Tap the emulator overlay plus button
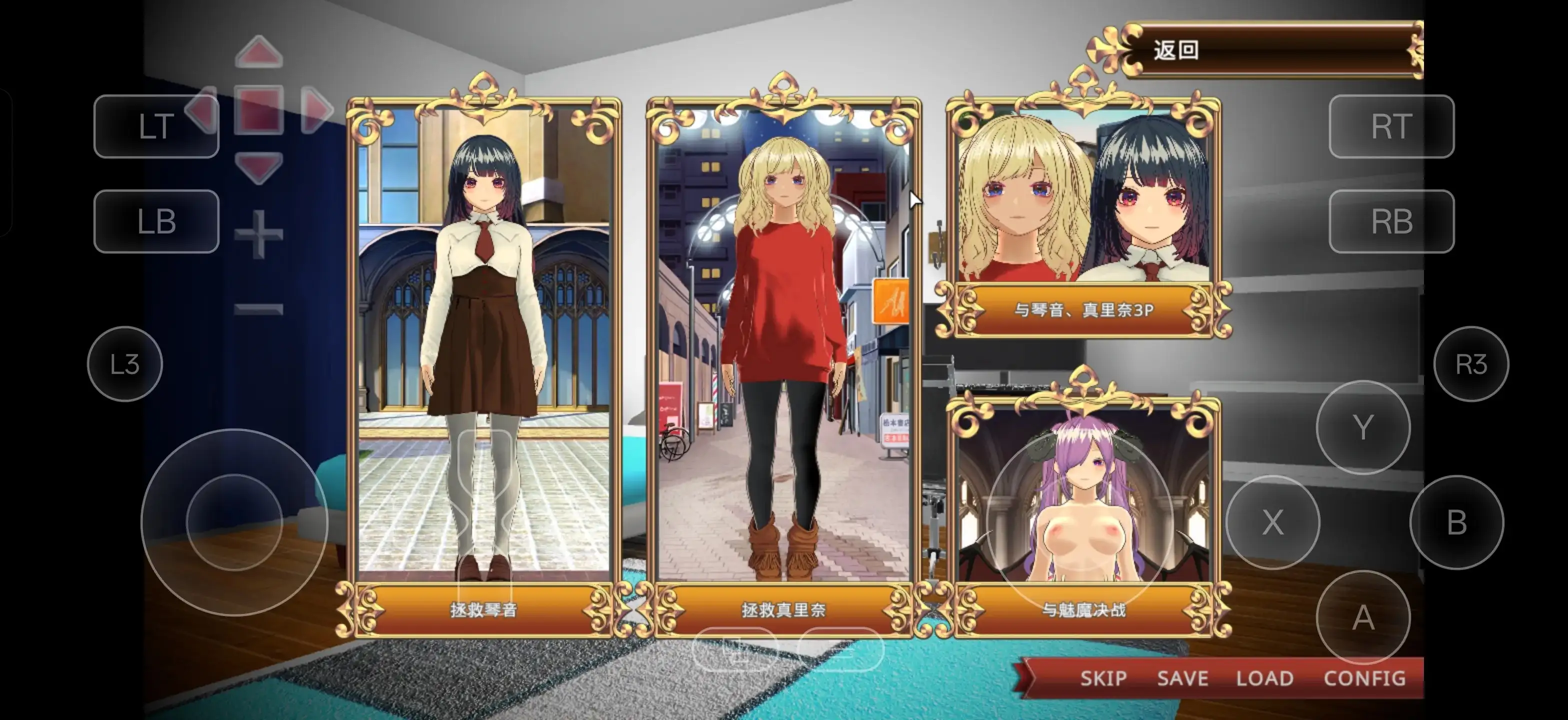The image size is (1568, 720). 258,234
